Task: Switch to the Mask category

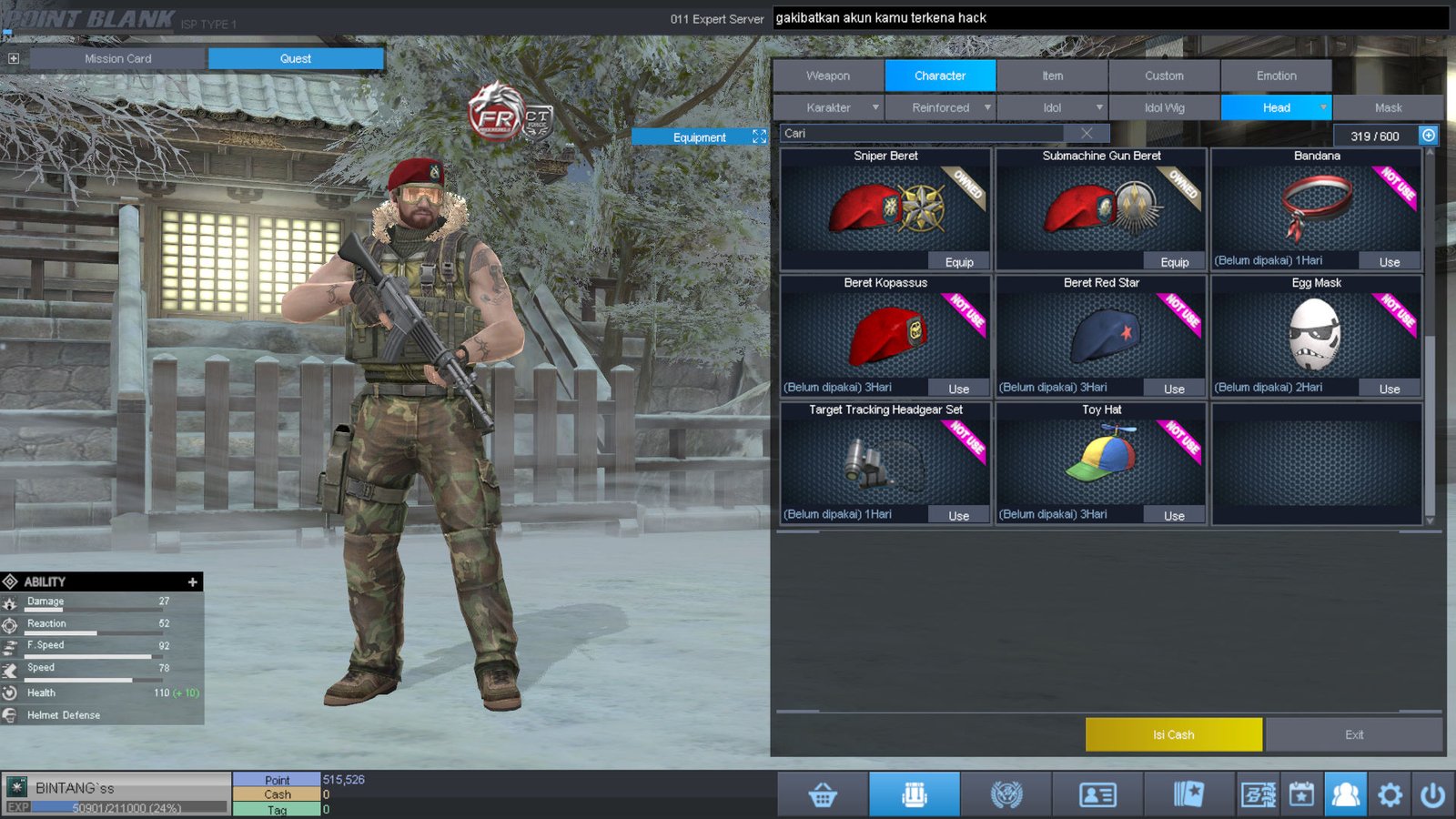Action: tap(1388, 107)
